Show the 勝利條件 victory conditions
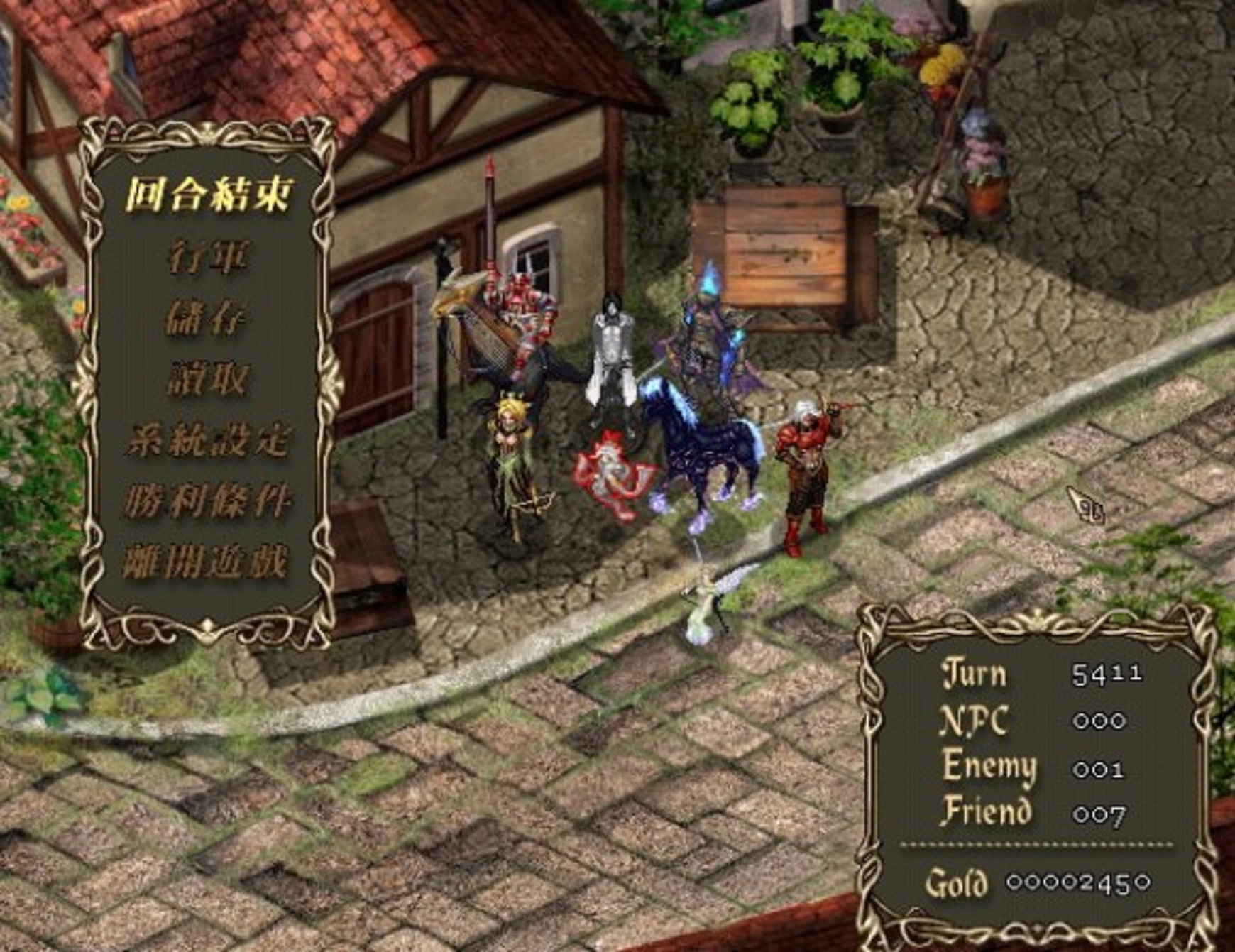 pyautogui.click(x=208, y=501)
